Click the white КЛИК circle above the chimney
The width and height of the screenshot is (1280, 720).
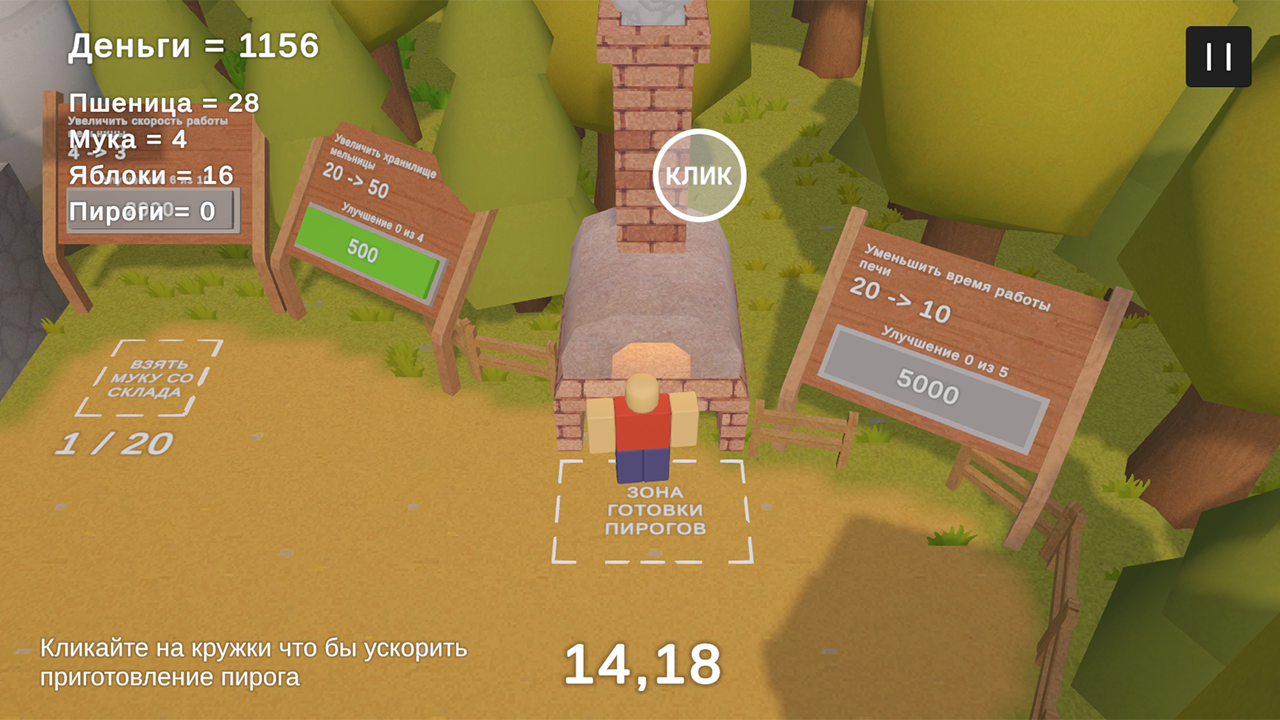(700, 174)
